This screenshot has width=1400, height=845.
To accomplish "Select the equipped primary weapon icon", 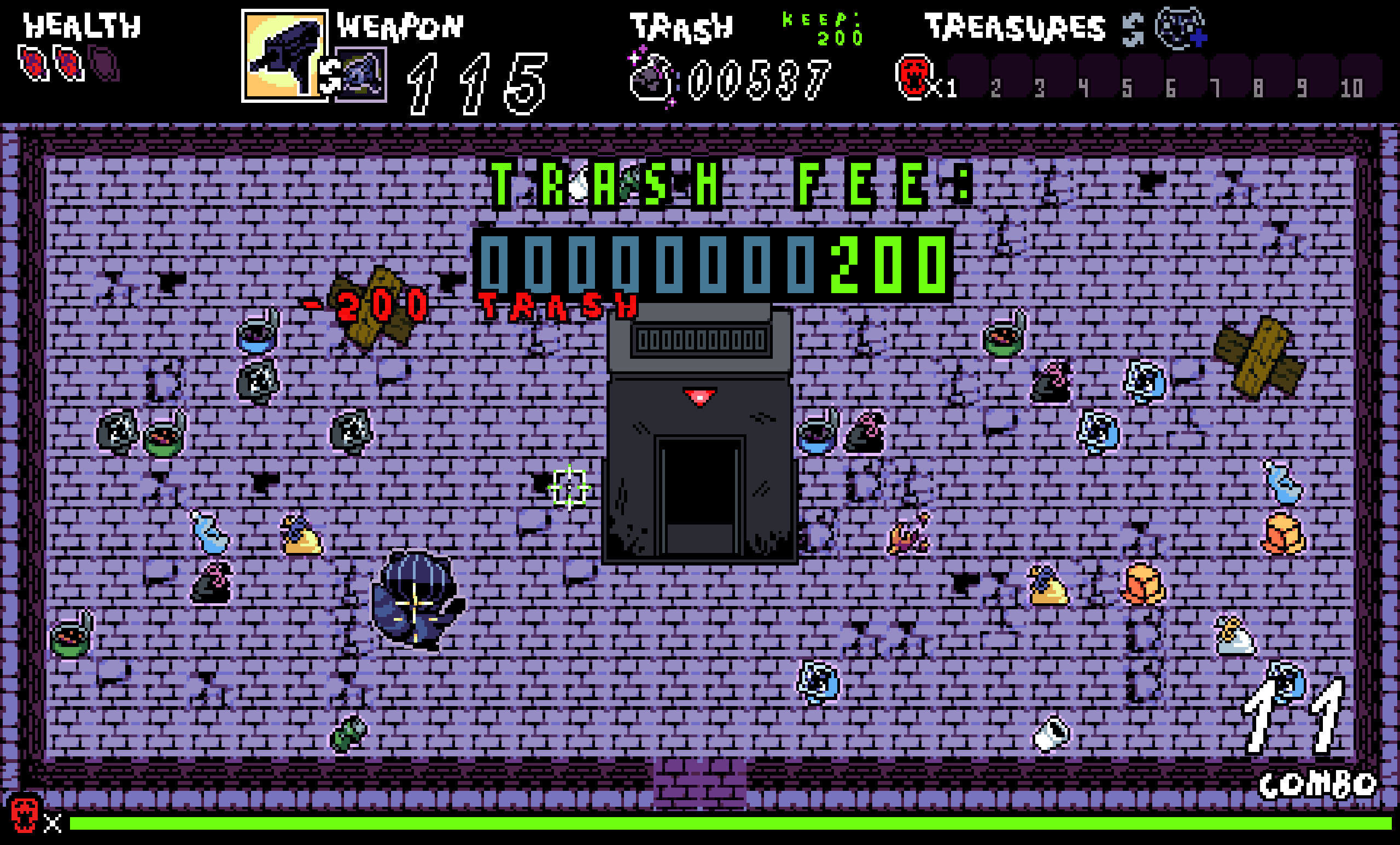I will point(283,55).
